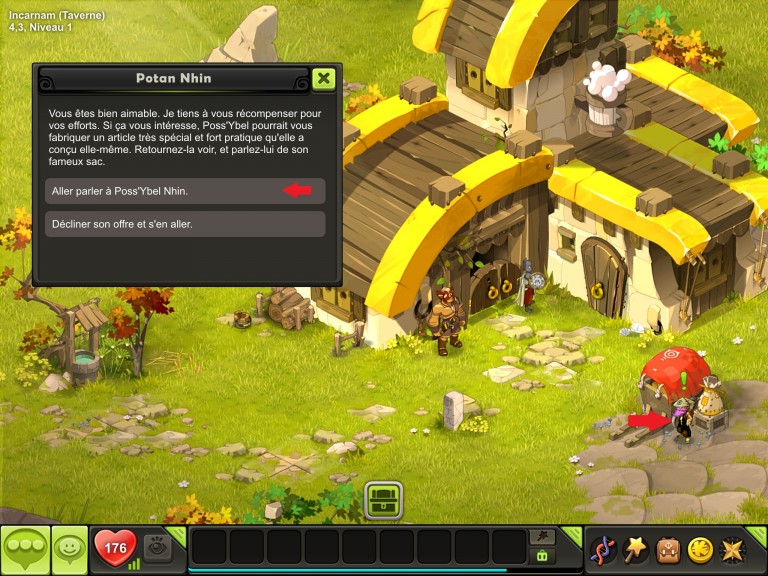
Task: Select 'Décliner son offre et s'en aller'
Action: (x=185, y=224)
